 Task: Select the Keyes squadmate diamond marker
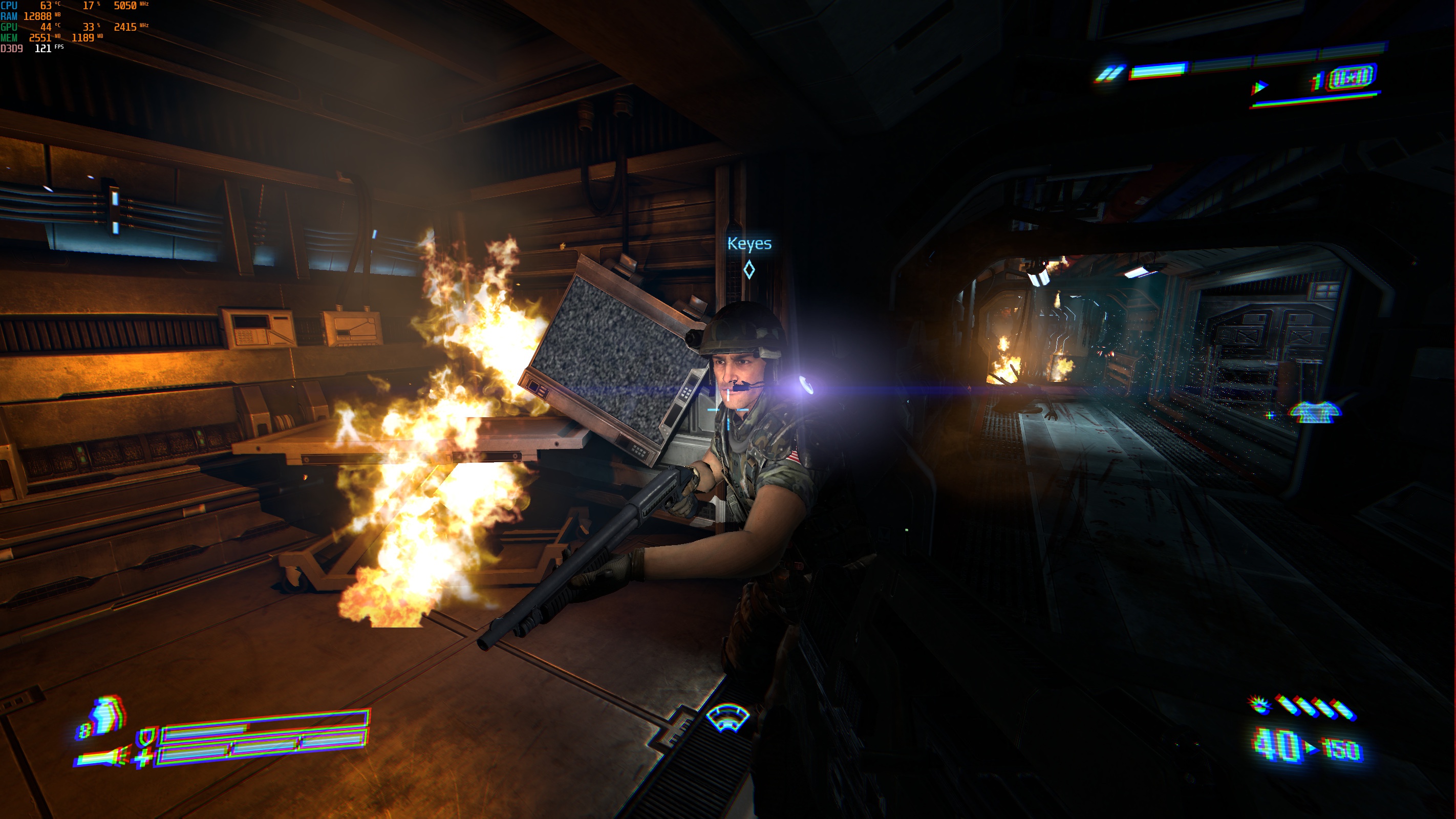749,270
